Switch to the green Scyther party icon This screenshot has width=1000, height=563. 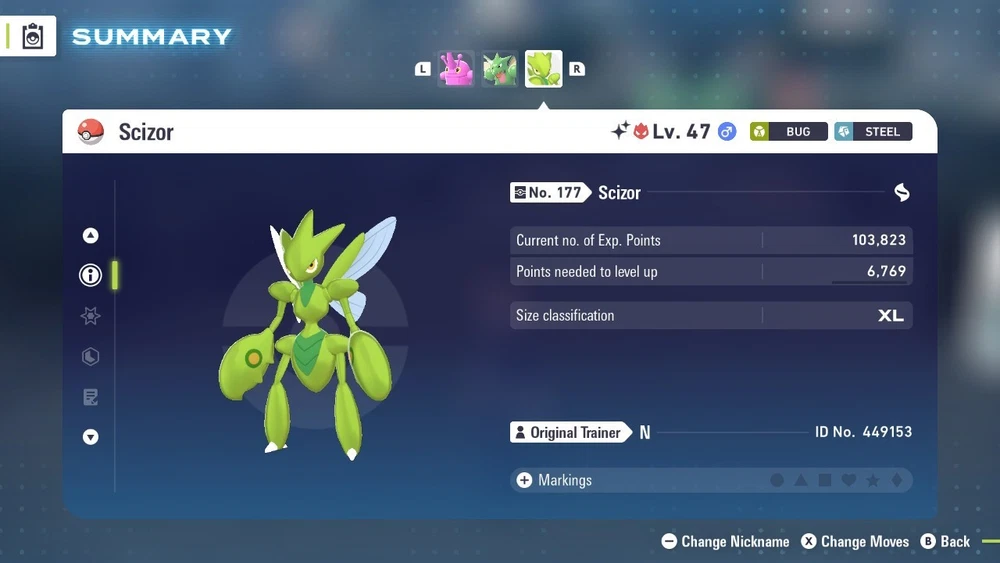(500, 69)
